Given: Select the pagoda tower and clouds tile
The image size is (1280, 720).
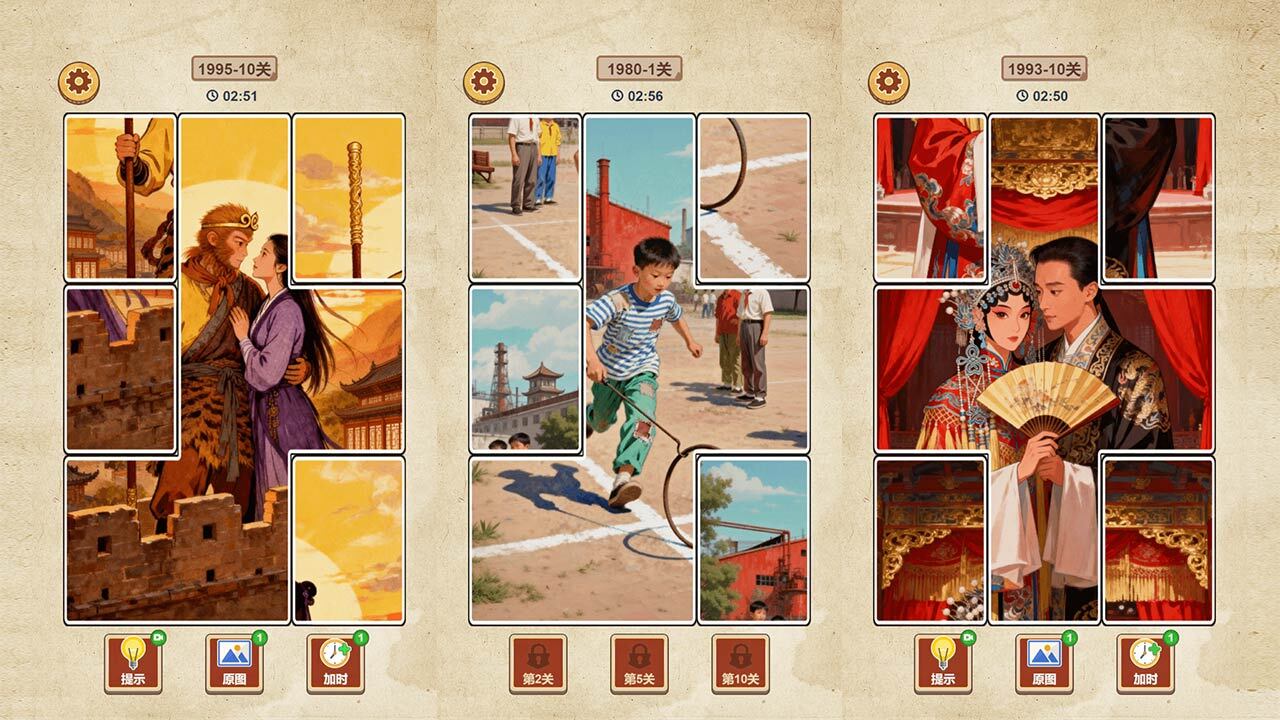Looking at the screenshot, I should pyautogui.click(x=525, y=369).
